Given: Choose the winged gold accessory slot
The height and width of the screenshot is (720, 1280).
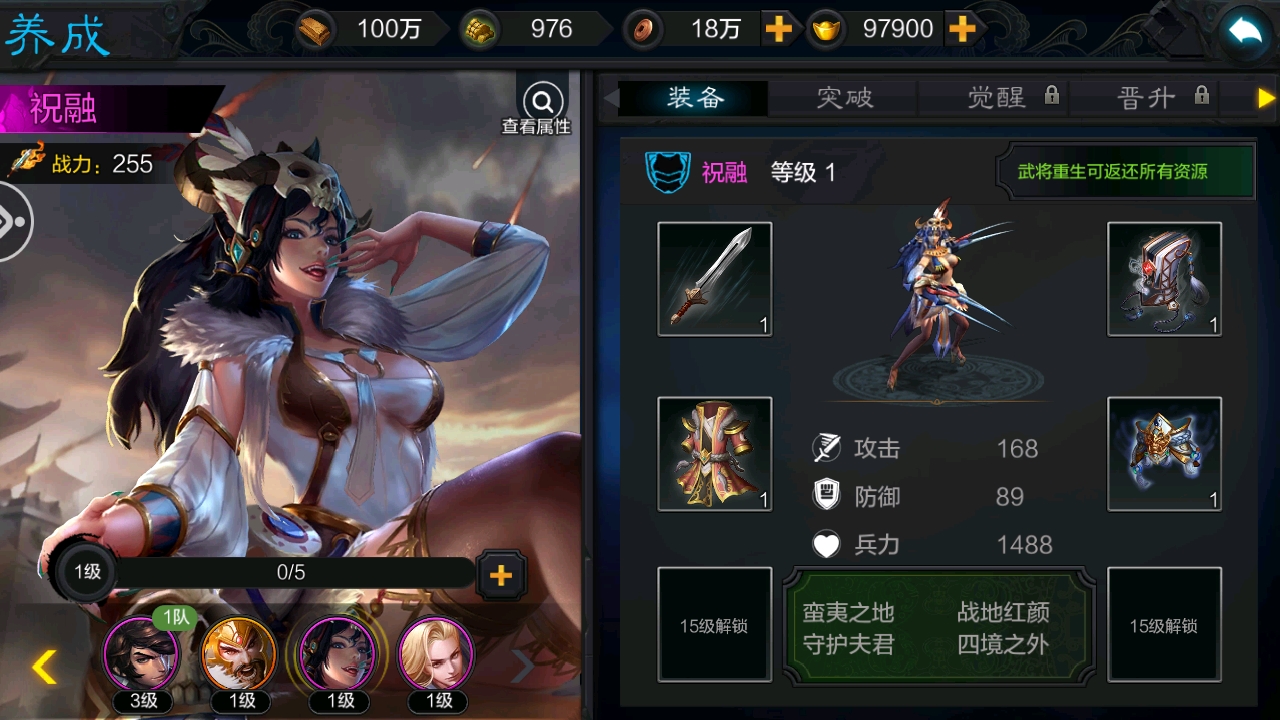Looking at the screenshot, I should [1164, 454].
